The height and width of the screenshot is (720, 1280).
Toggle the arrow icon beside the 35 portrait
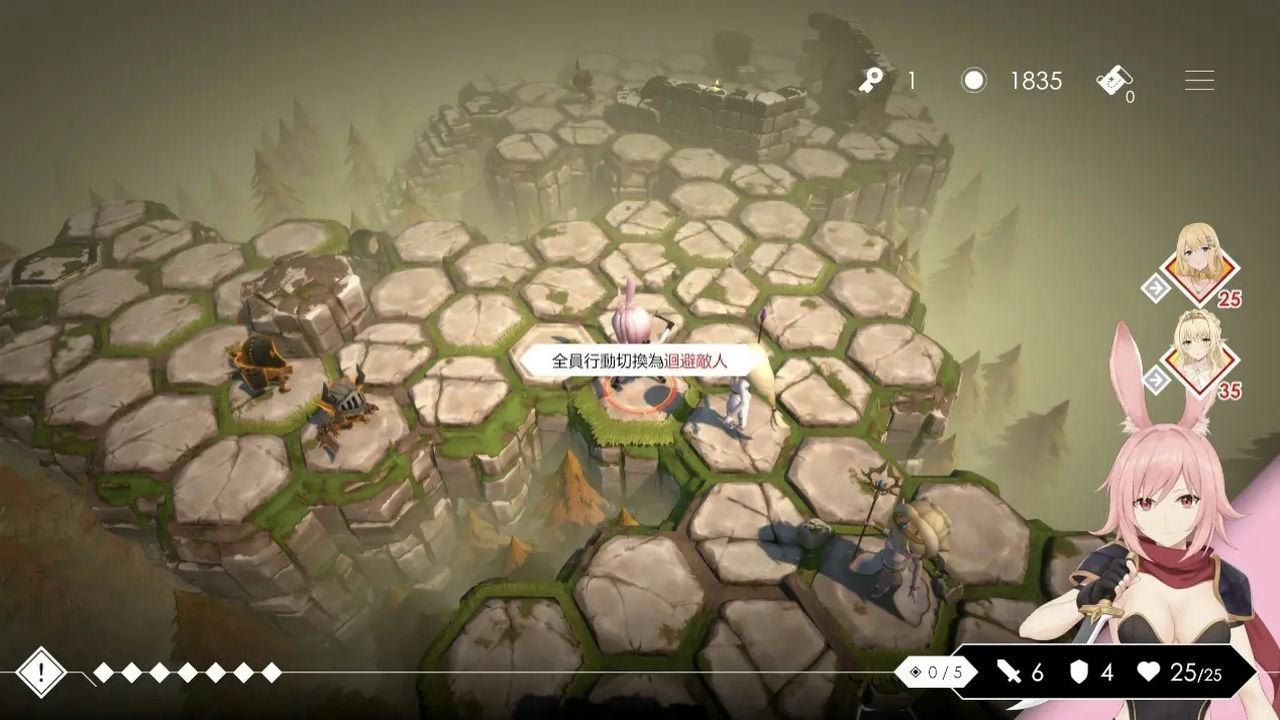[x=1155, y=380]
